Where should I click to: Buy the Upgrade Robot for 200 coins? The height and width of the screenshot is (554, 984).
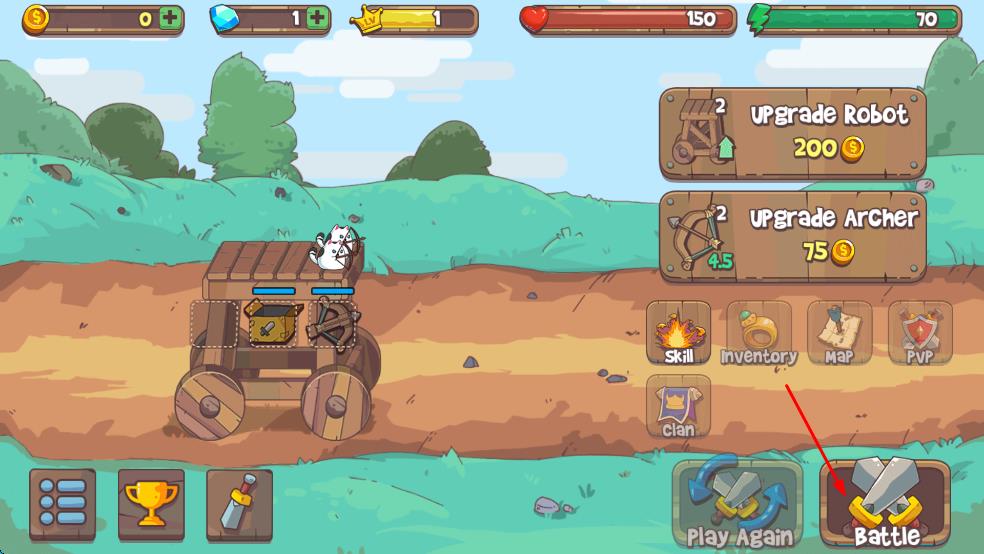tap(792, 134)
